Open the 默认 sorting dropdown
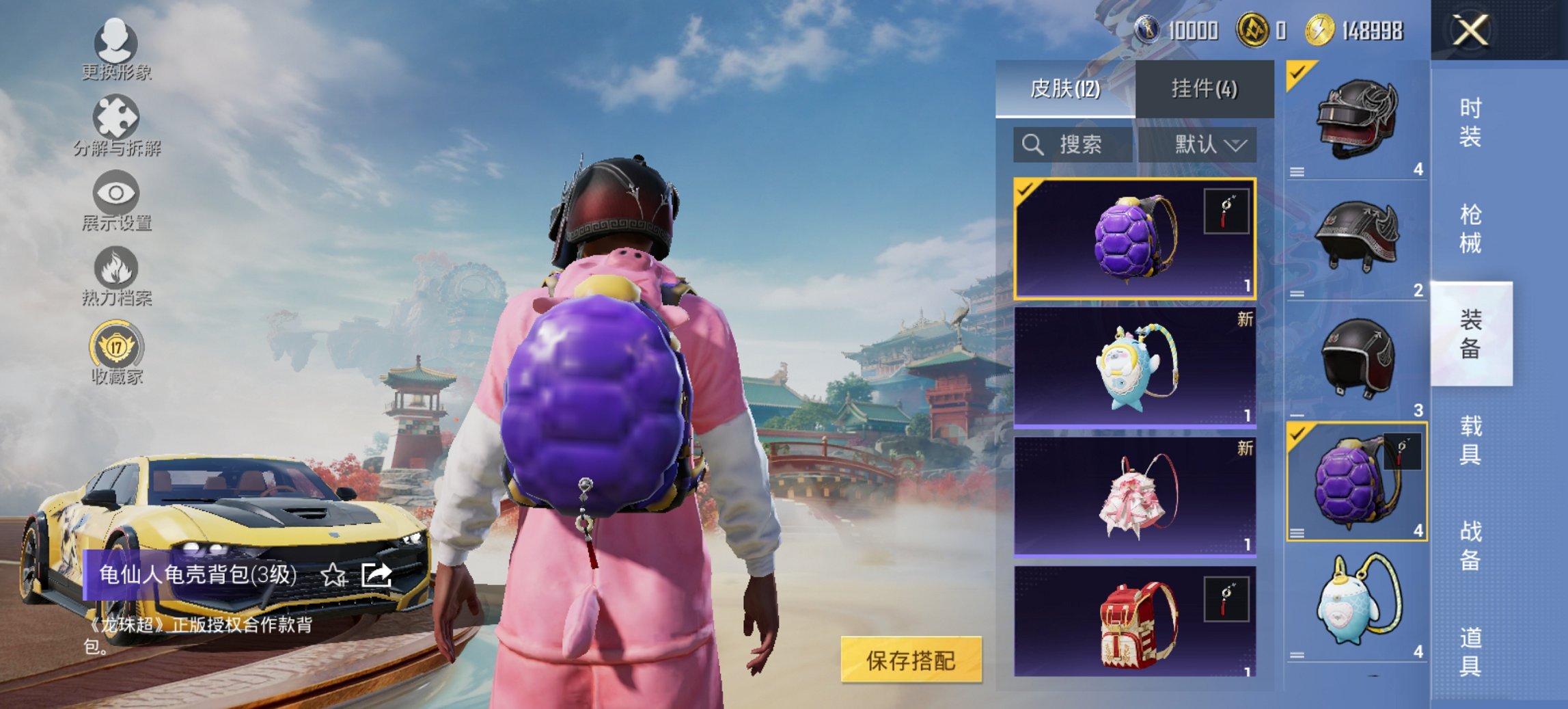Viewport: 1568px width, 709px height. tap(1206, 145)
